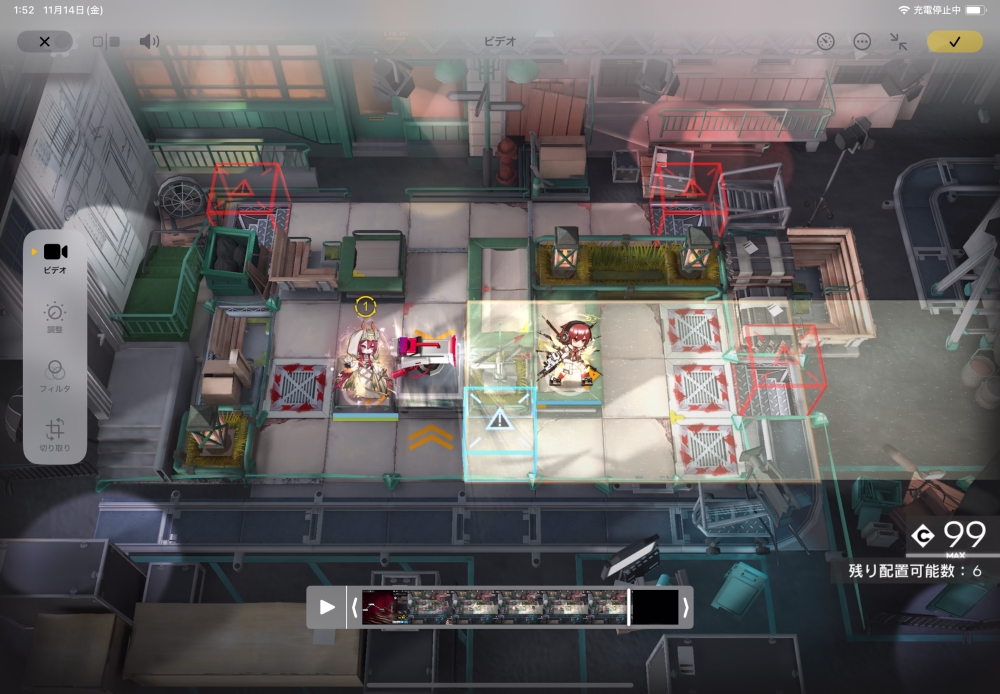Click the collapse arrows icon
The height and width of the screenshot is (694, 1000).
[x=898, y=42]
